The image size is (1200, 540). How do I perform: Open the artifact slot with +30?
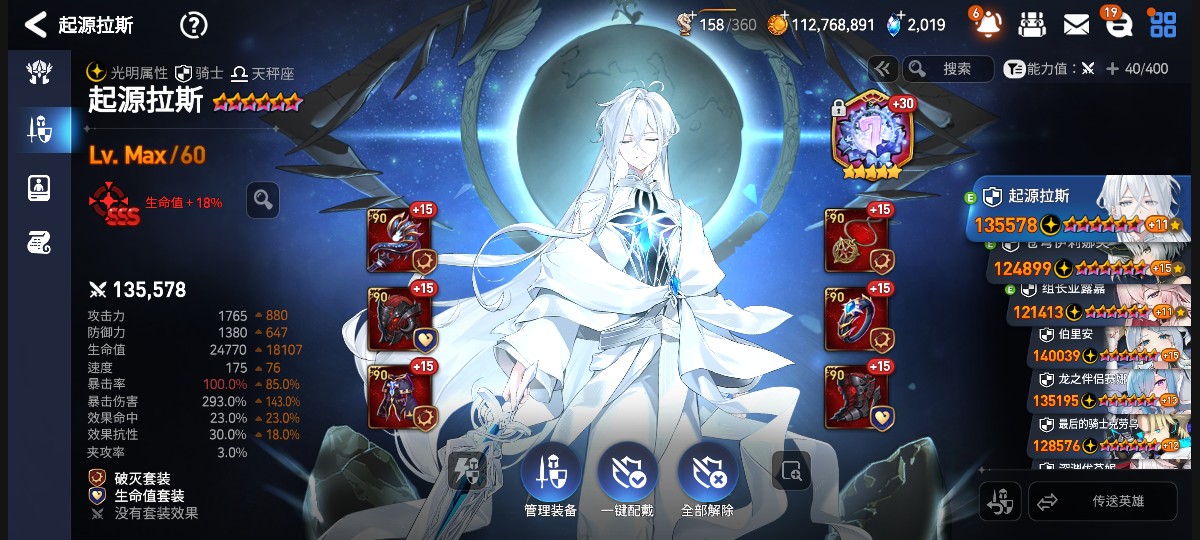pyautogui.click(x=867, y=135)
